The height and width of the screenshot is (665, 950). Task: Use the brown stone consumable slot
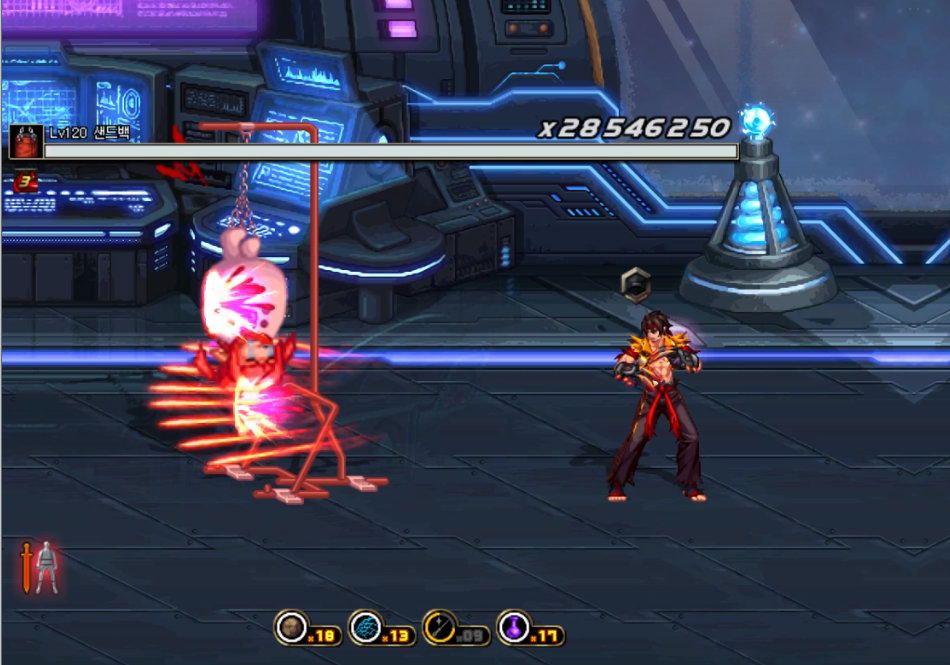pyautogui.click(x=291, y=627)
